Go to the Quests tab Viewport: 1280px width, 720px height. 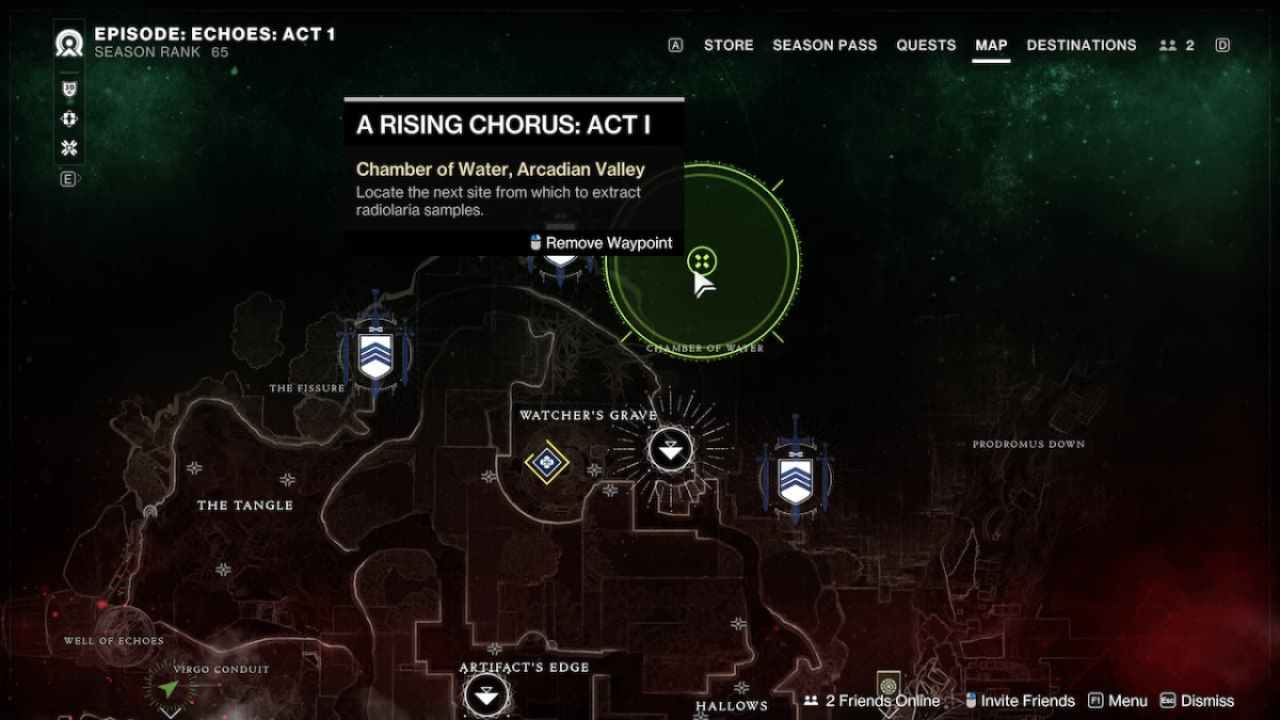(x=926, y=45)
